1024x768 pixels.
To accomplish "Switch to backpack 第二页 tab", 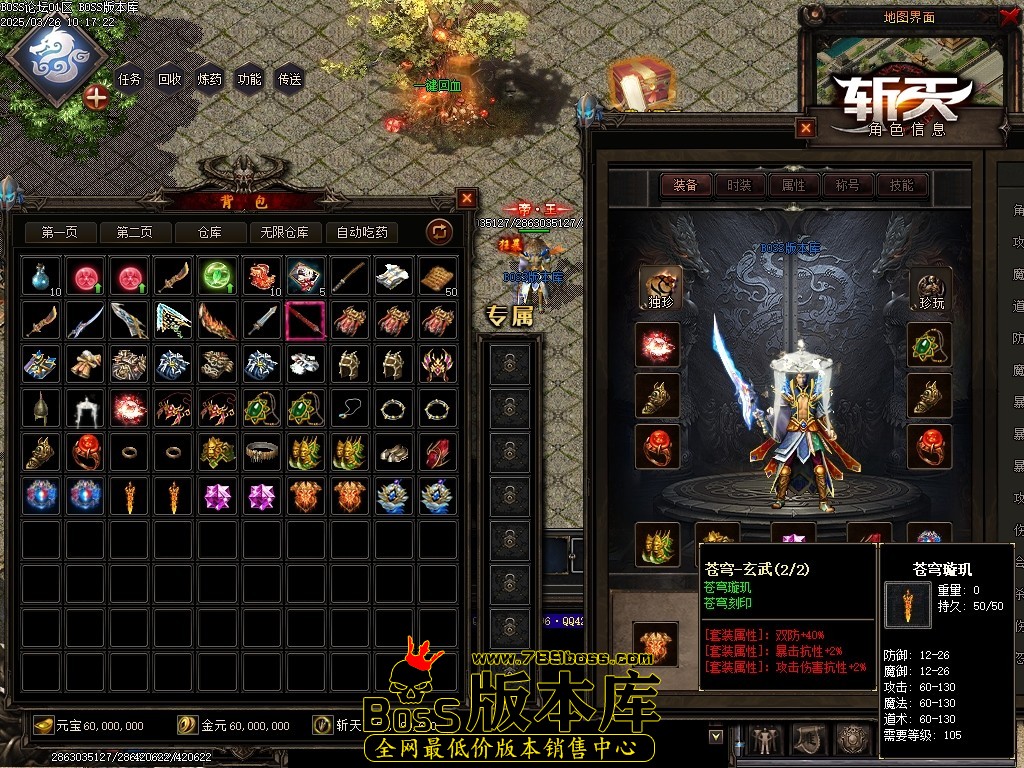I will click(x=134, y=232).
